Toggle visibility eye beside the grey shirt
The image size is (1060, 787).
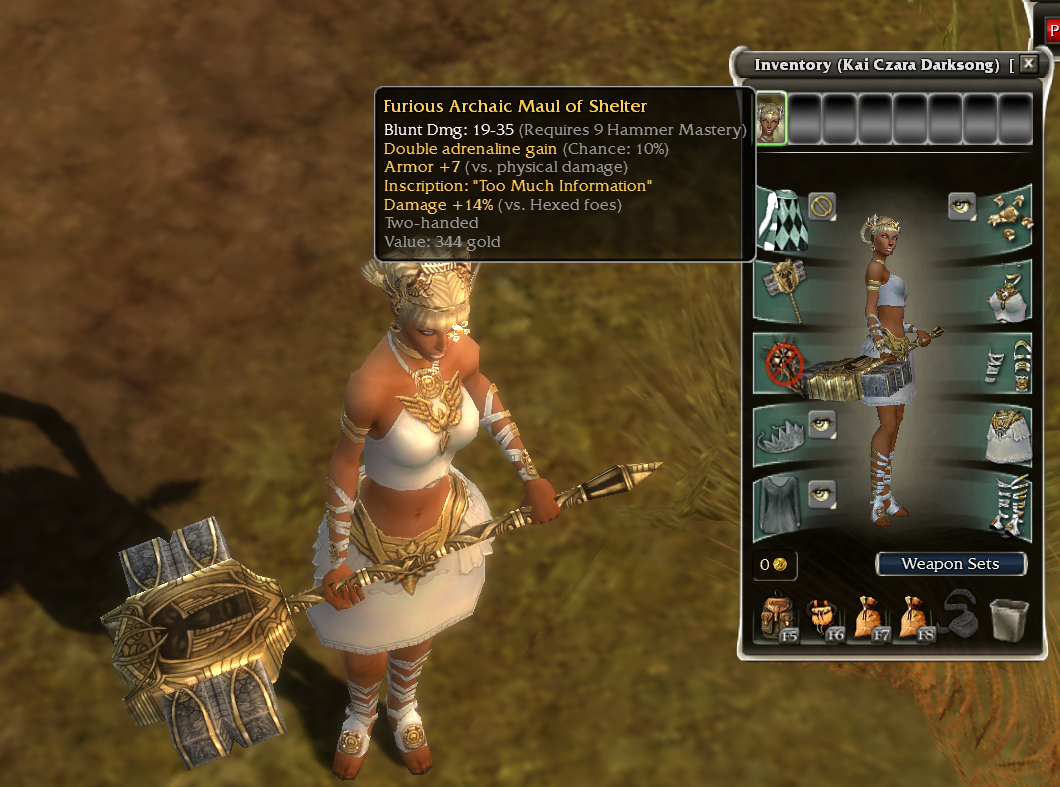(822, 493)
